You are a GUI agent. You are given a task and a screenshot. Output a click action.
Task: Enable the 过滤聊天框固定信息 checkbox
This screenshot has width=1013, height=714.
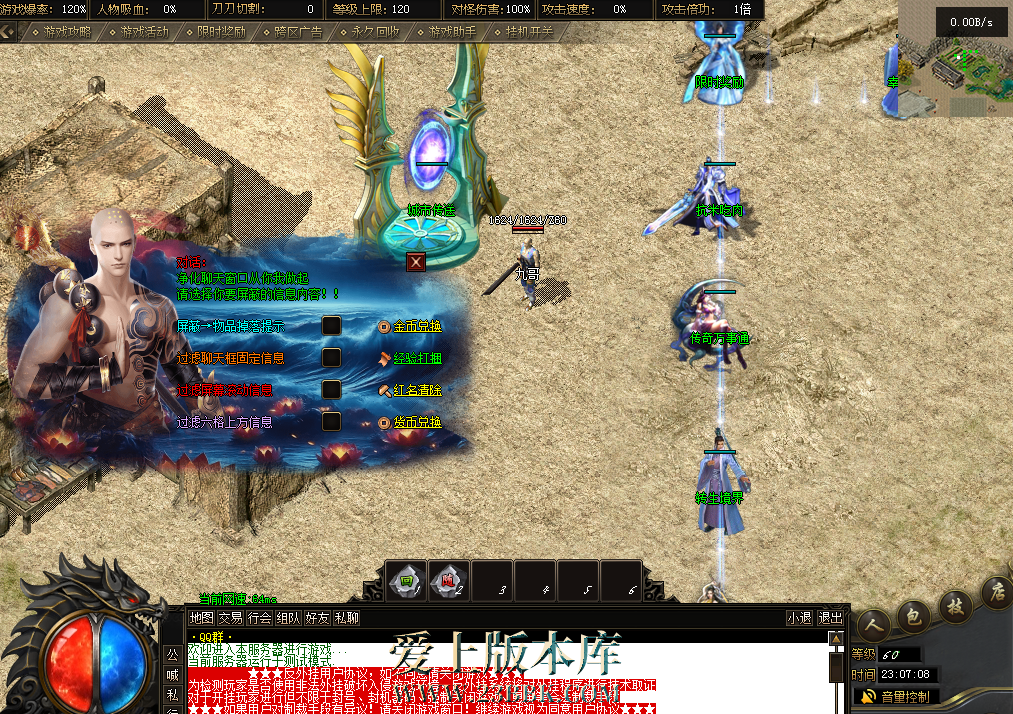(x=331, y=358)
